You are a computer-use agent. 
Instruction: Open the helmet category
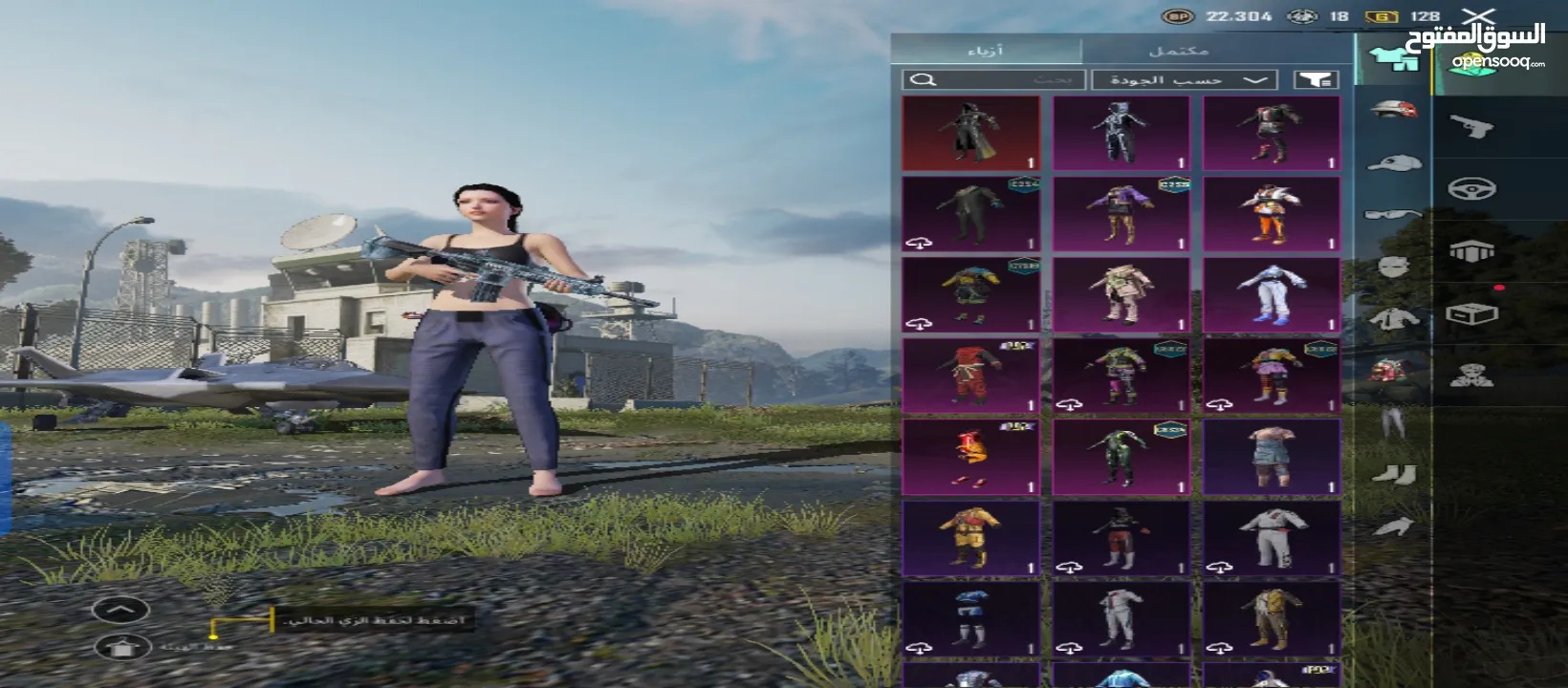tap(1393, 110)
